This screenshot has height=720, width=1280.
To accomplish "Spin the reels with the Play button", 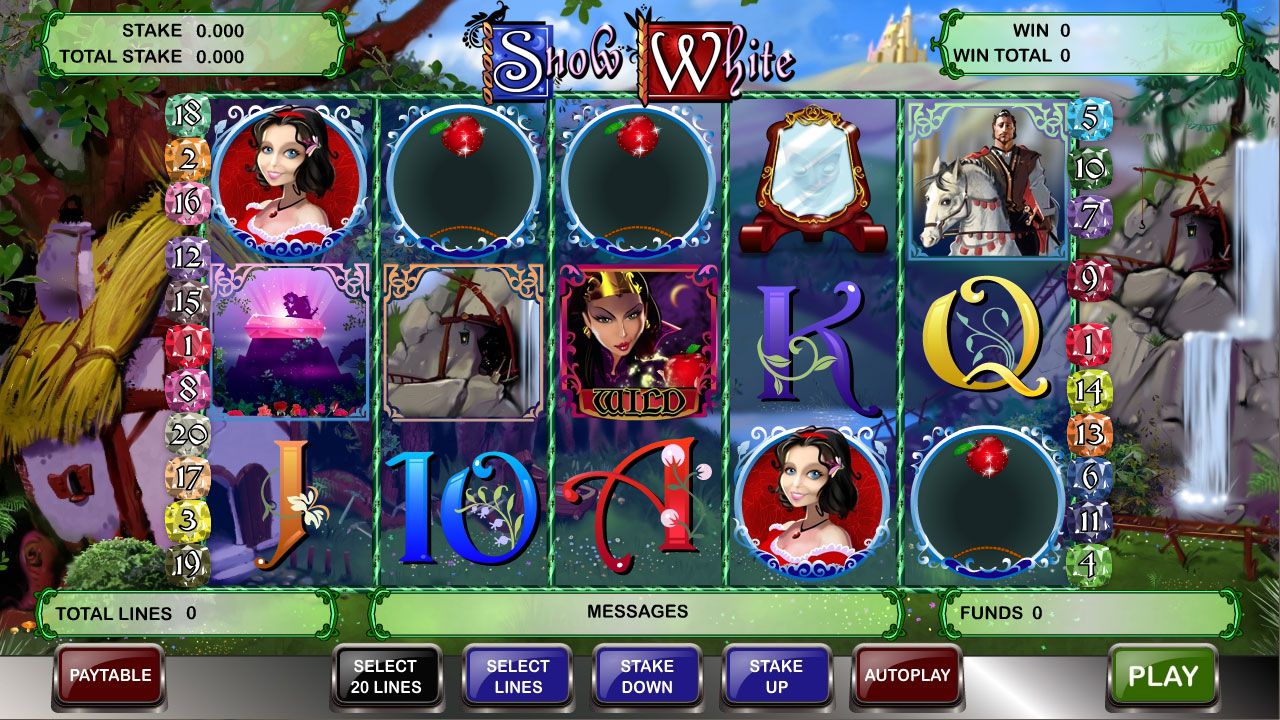I will point(1162,677).
